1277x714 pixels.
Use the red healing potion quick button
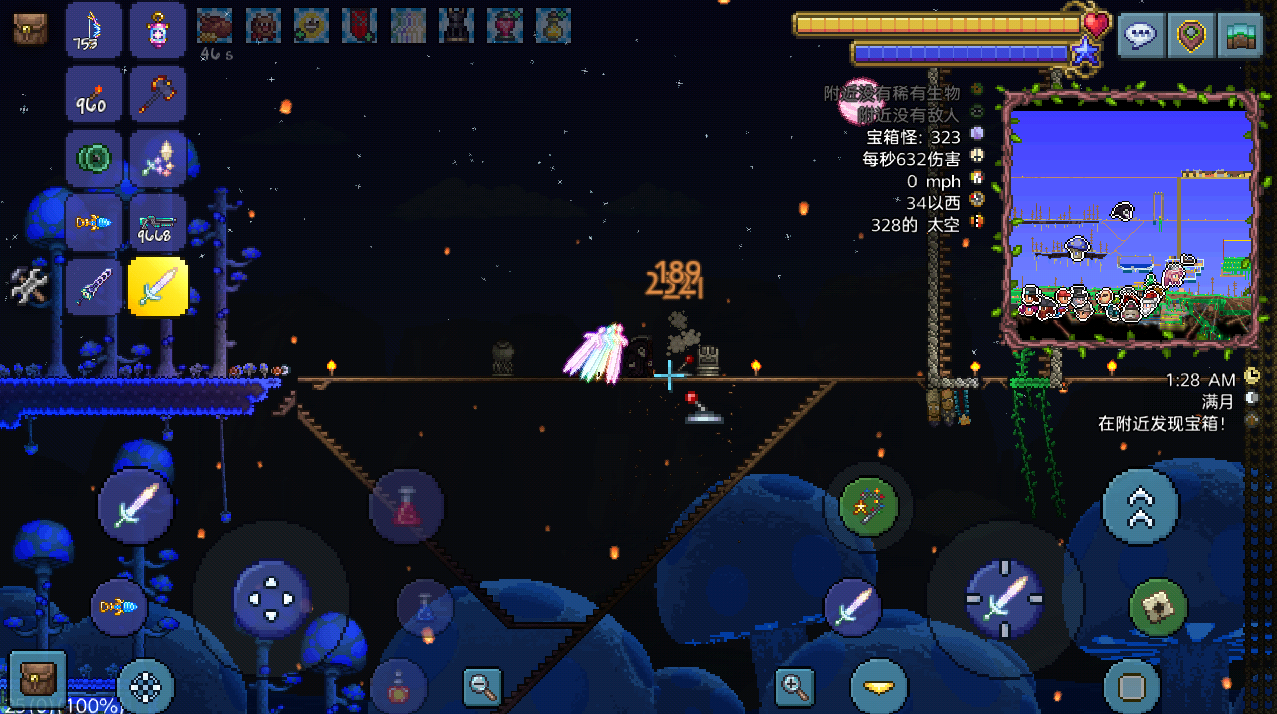click(x=406, y=506)
